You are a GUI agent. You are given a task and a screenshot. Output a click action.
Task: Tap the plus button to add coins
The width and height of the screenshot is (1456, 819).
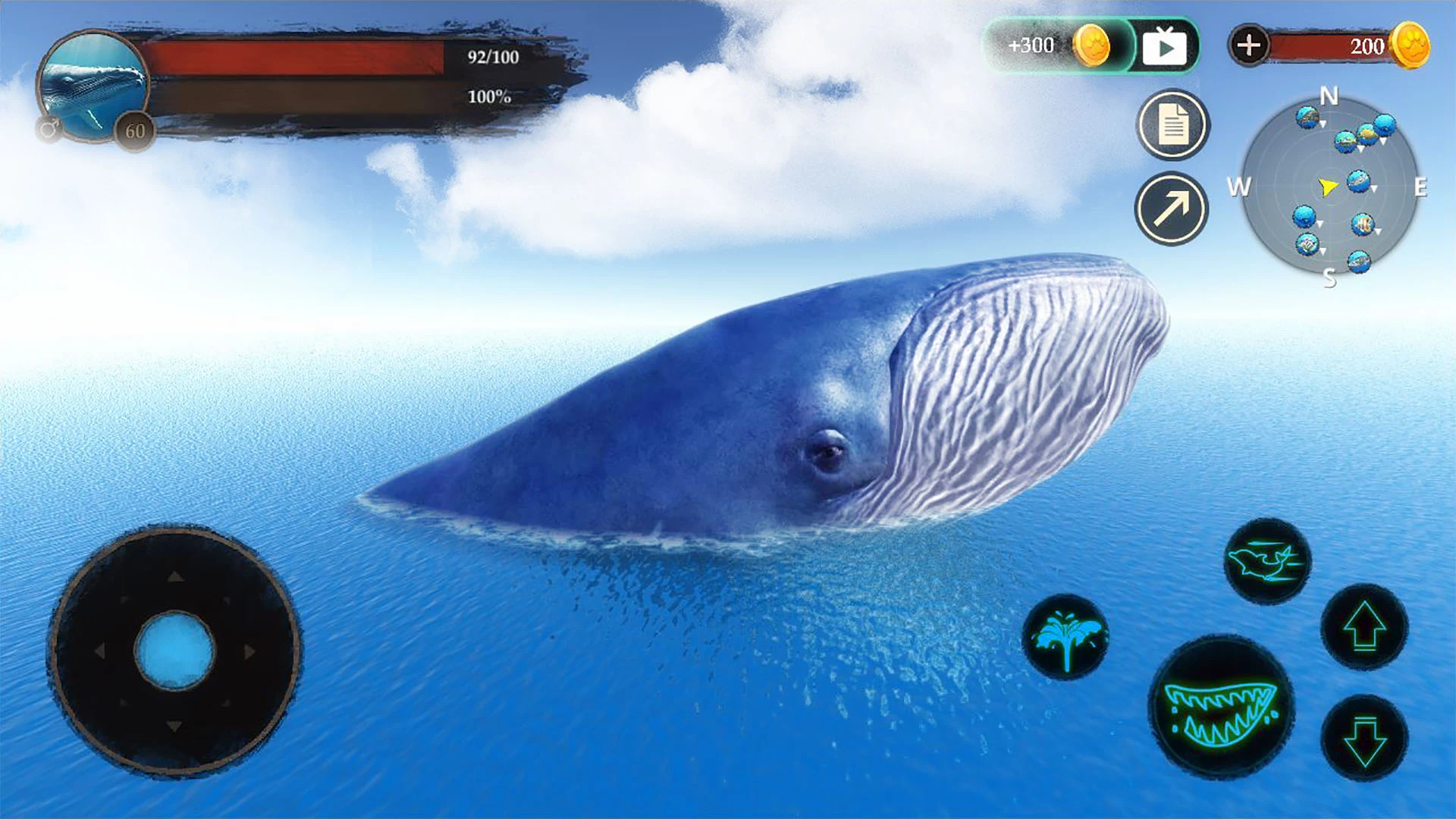pos(1248,45)
